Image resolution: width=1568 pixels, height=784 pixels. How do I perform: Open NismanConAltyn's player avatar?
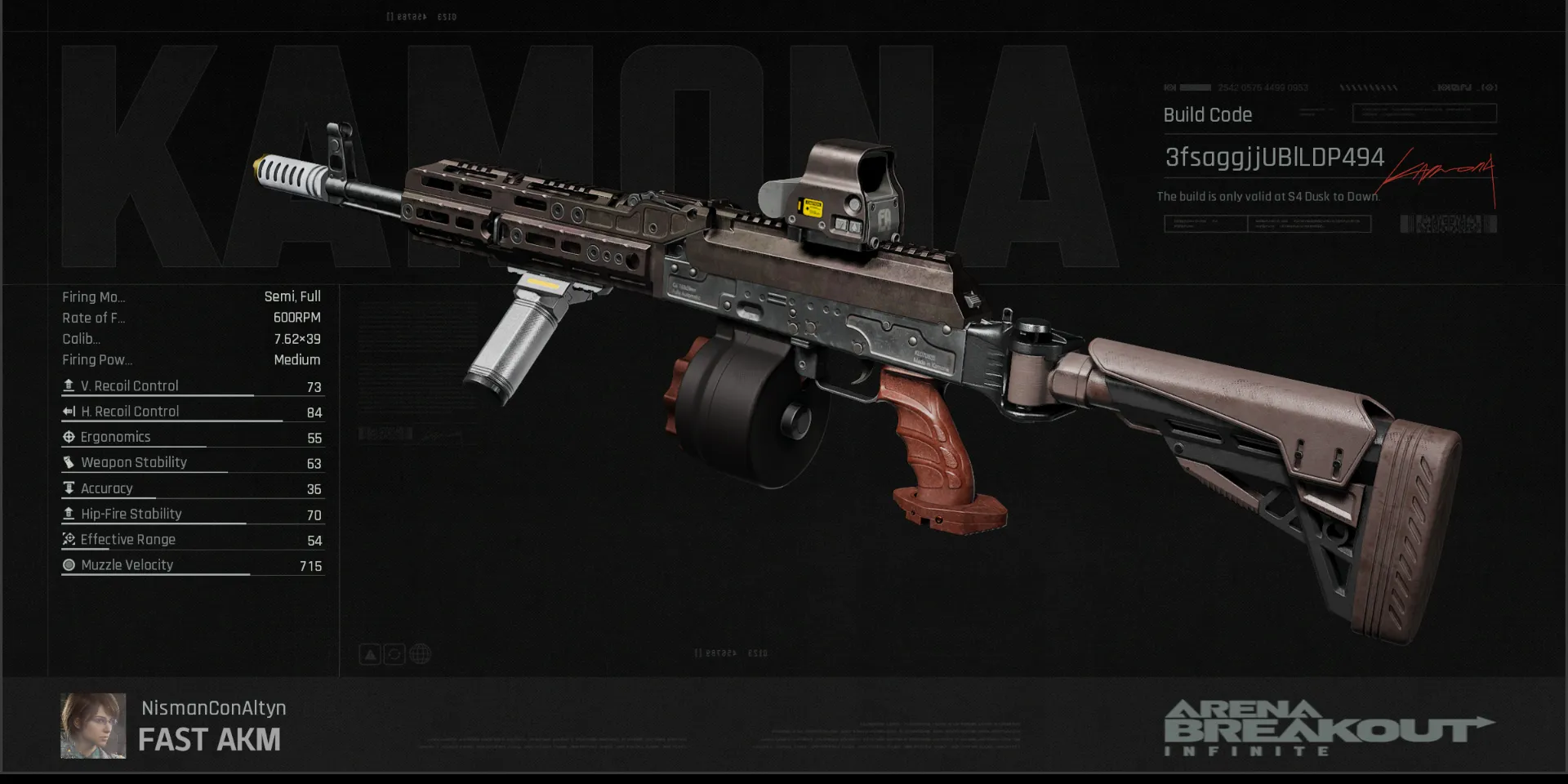coord(93,726)
